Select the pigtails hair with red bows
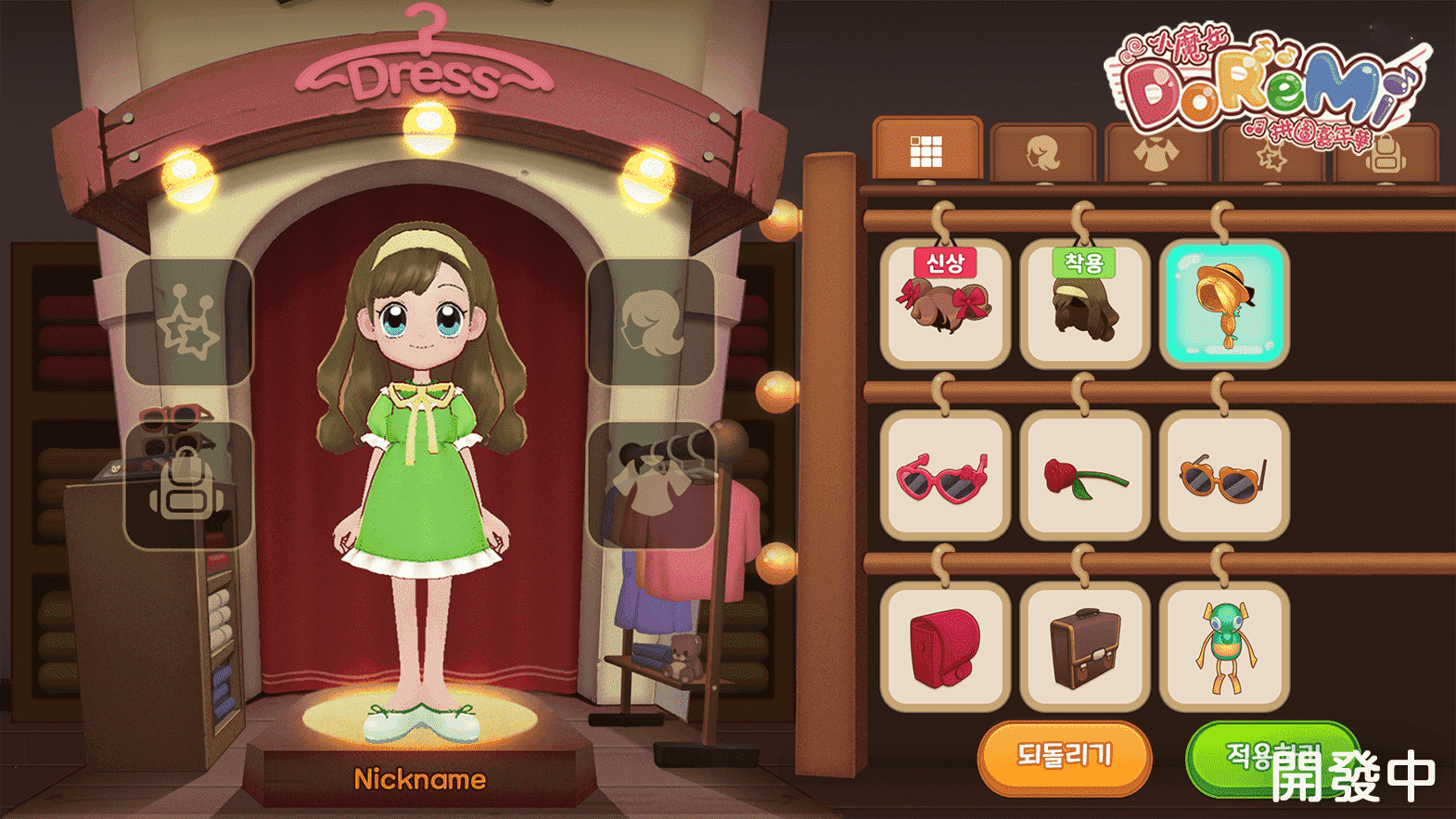 pos(945,304)
